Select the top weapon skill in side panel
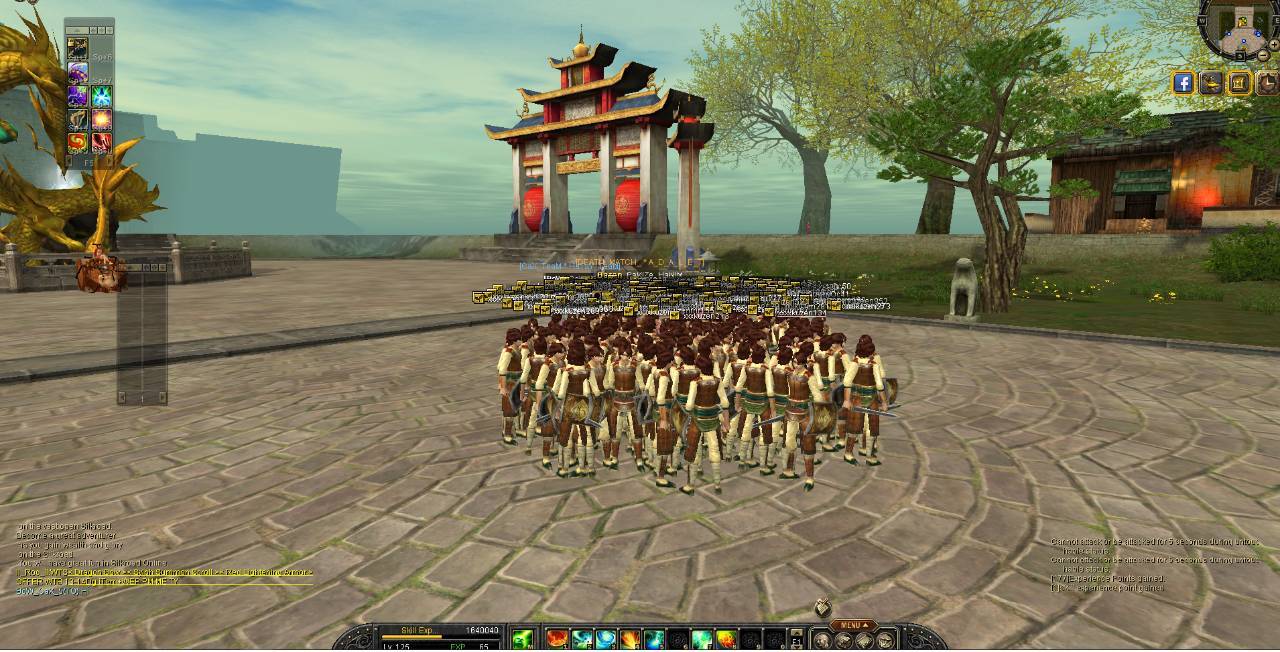The width and height of the screenshot is (1280, 652). 77,49
